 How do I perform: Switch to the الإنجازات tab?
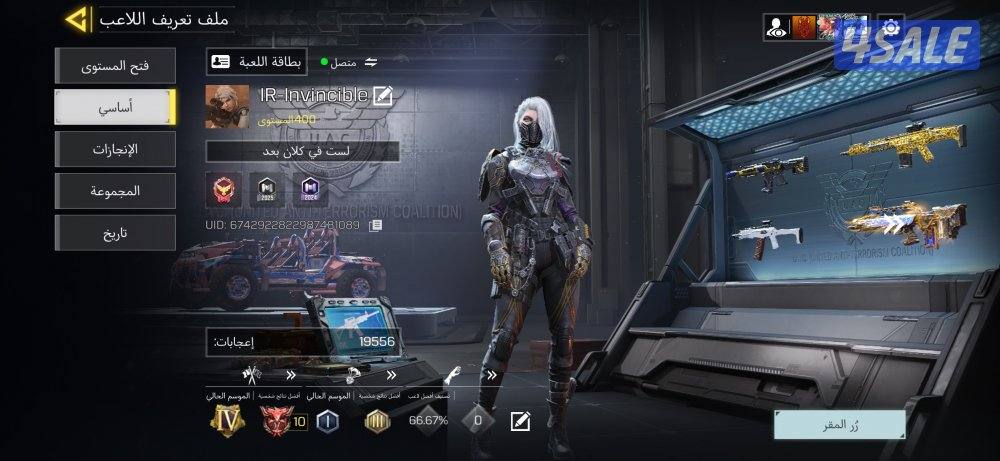coord(115,149)
